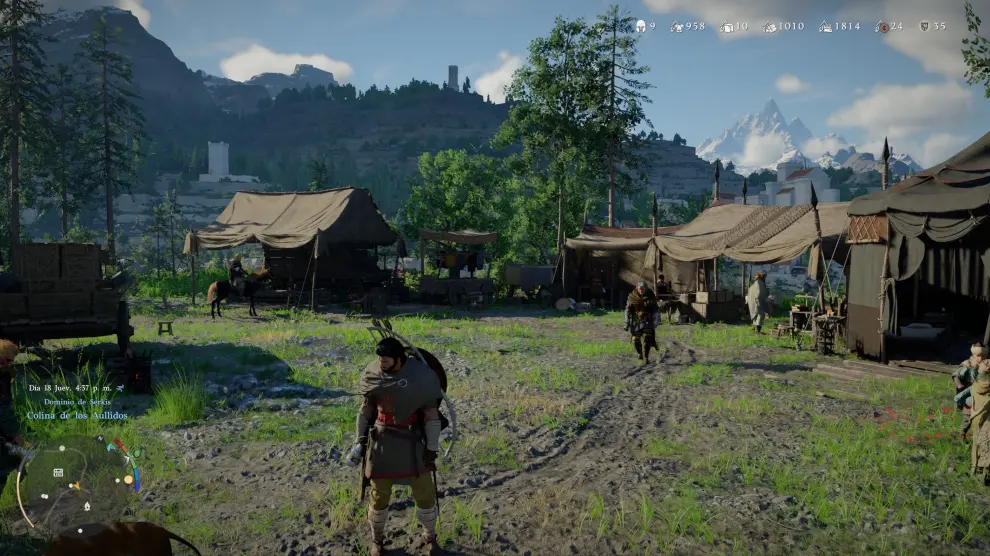Viewport: 990px width, 556px height.
Task: Click the shield icon beside 35
Action: (924, 26)
